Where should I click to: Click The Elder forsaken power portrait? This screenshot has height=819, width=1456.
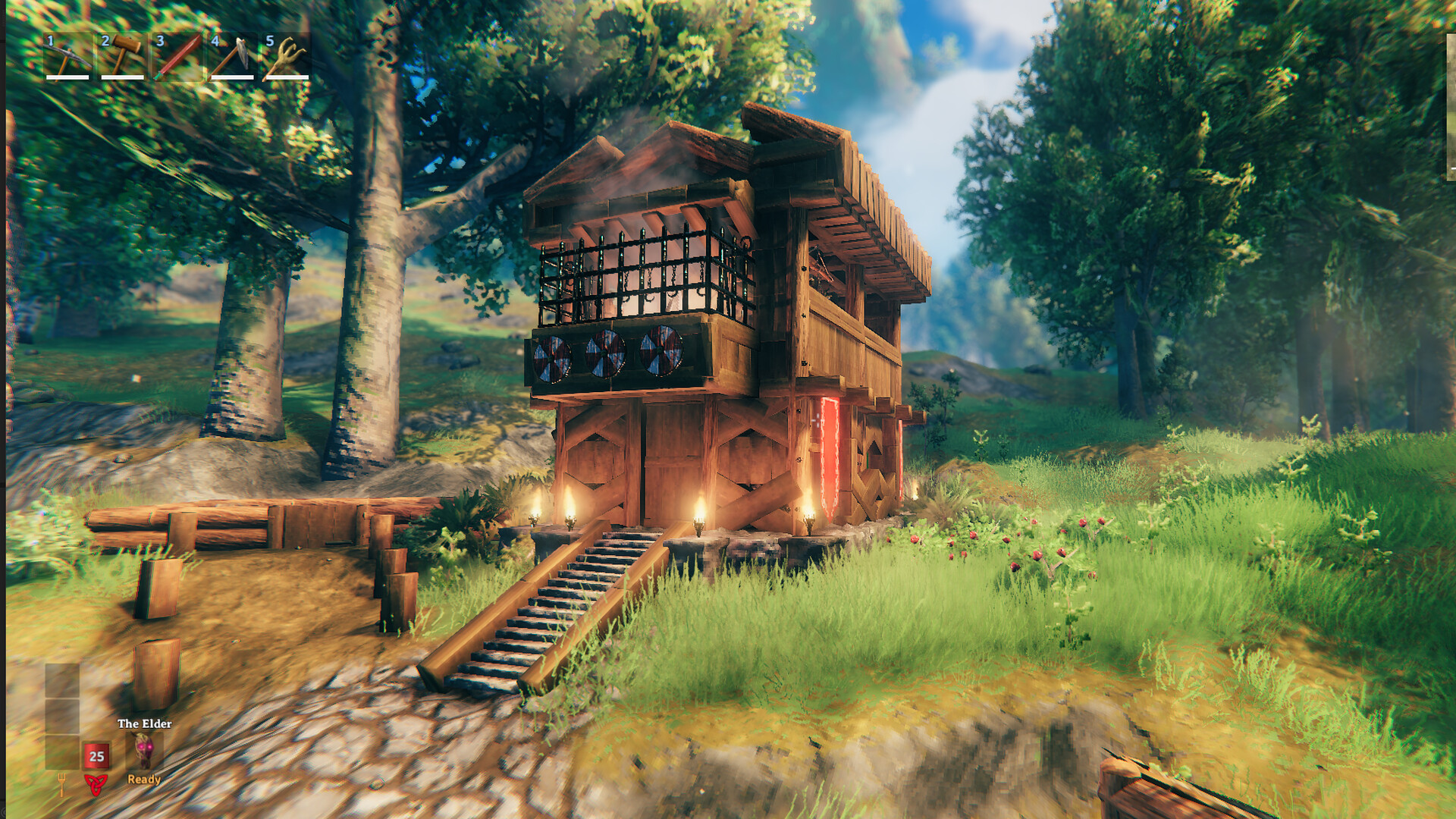point(146,751)
